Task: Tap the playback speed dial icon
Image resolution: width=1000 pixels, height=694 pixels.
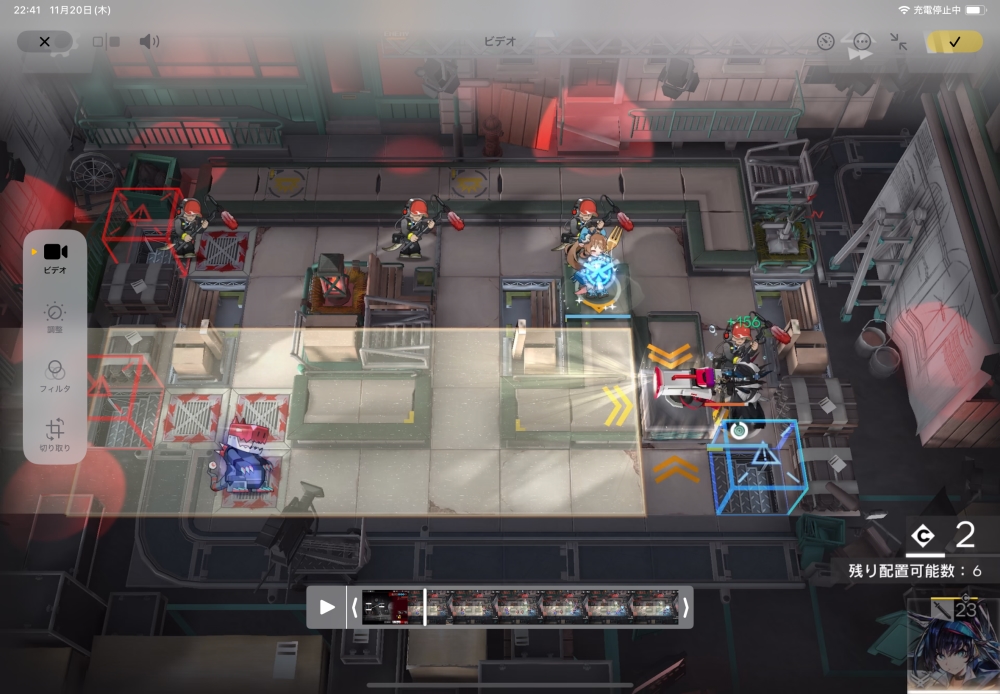Action: [x=825, y=42]
